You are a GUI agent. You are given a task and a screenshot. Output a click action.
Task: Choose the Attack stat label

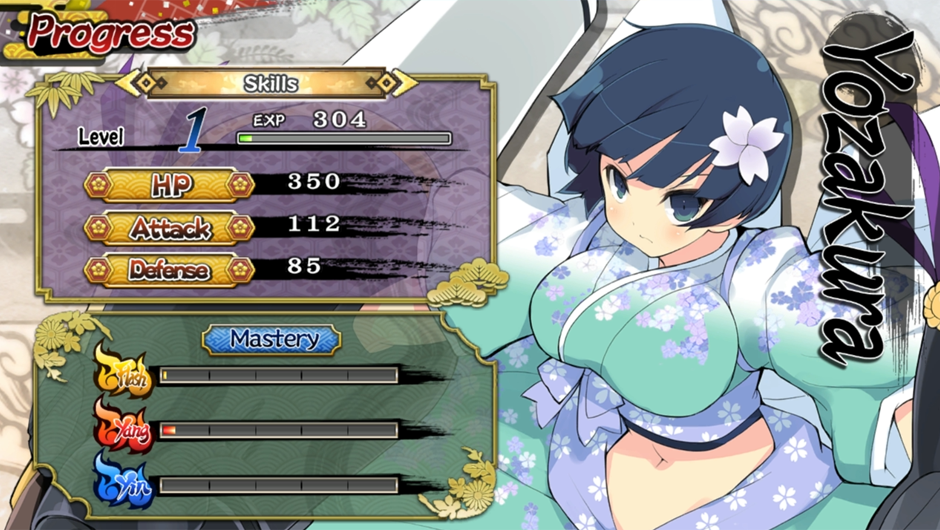169,228
